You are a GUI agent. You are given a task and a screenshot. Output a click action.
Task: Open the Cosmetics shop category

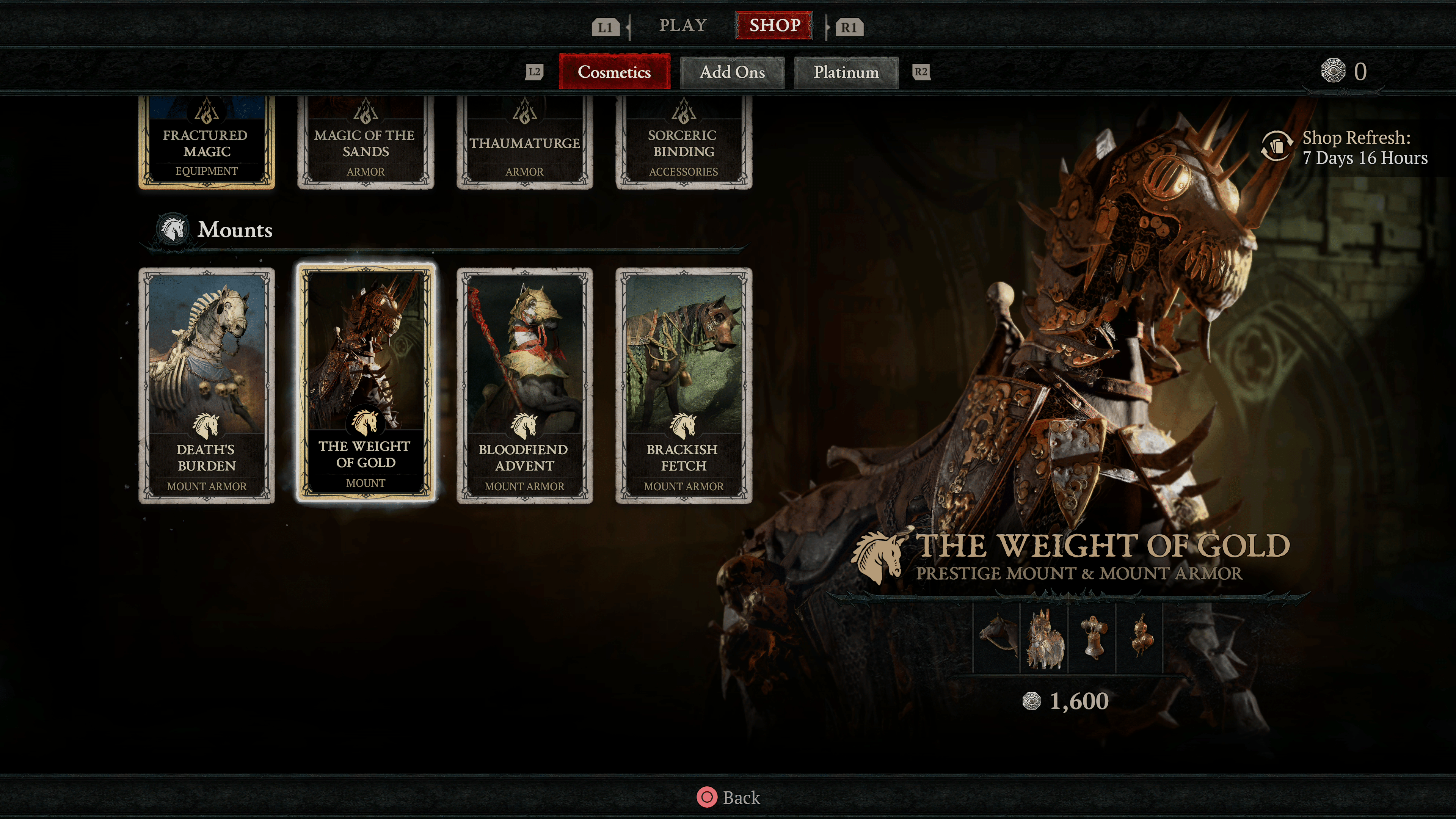coord(614,72)
